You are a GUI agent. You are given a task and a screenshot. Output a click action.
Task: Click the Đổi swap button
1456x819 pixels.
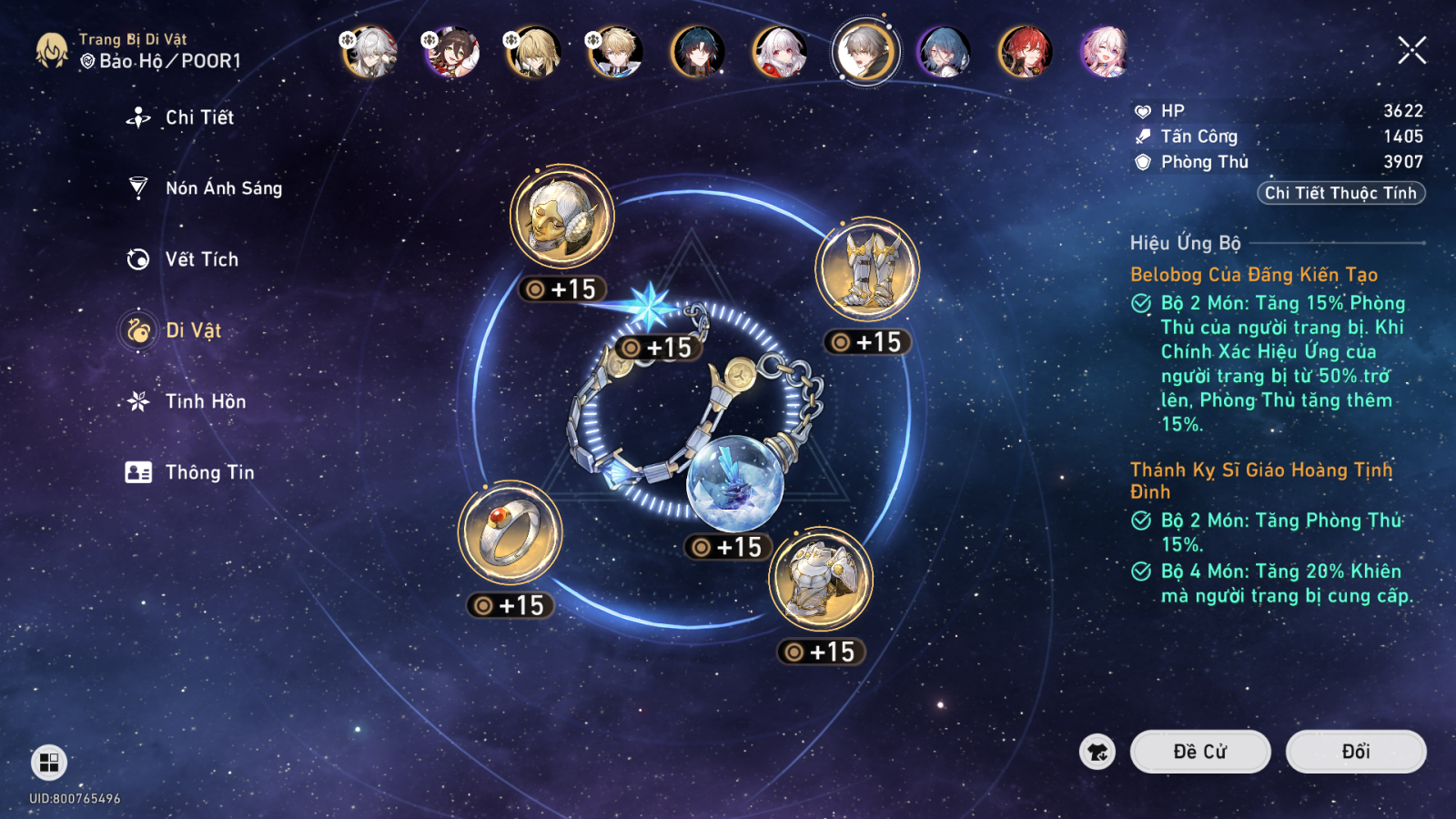coord(1355,752)
